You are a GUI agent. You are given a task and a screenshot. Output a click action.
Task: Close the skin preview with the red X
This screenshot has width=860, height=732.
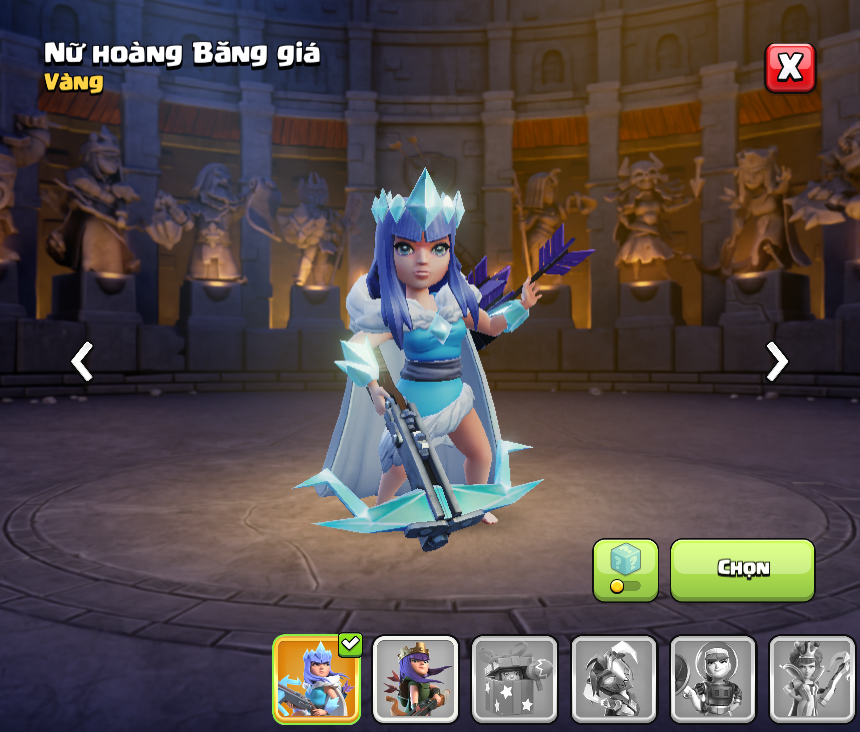pyautogui.click(x=790, y=68)
